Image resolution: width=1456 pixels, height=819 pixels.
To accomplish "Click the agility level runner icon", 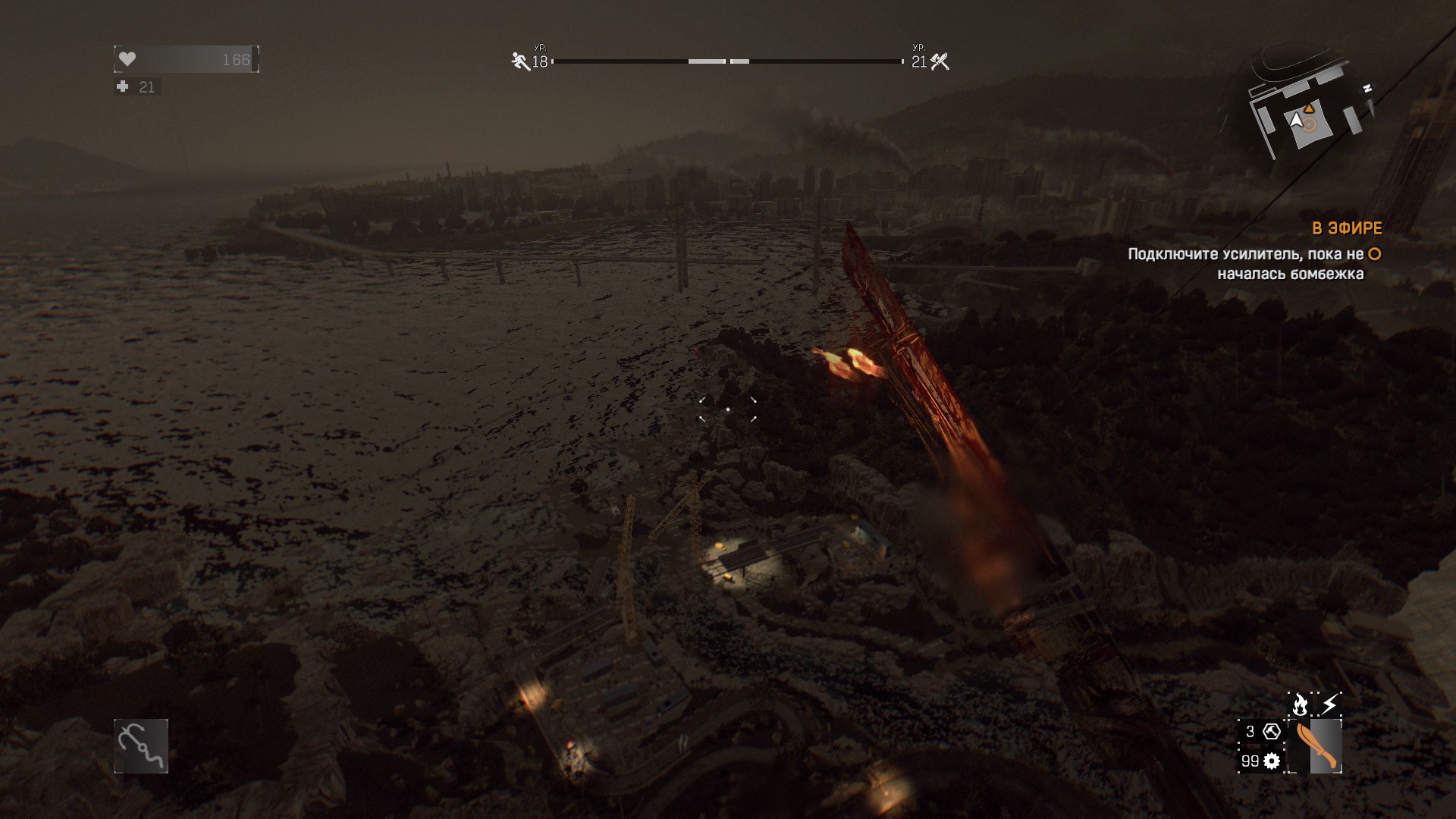I will [x=520, y=61].
